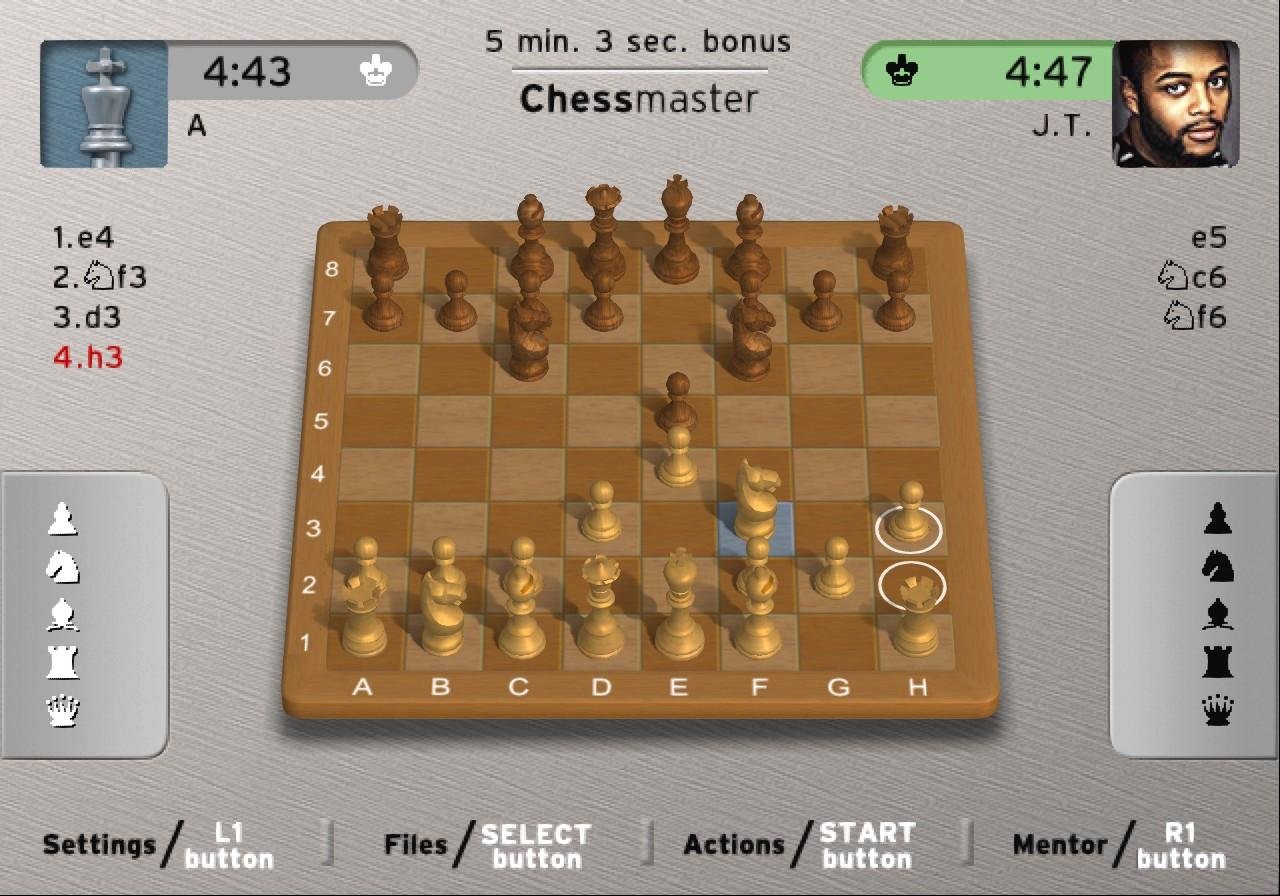Select the white rook icon in left panel
Viewport: 1280px width, 896px height.
pos(62,661)
